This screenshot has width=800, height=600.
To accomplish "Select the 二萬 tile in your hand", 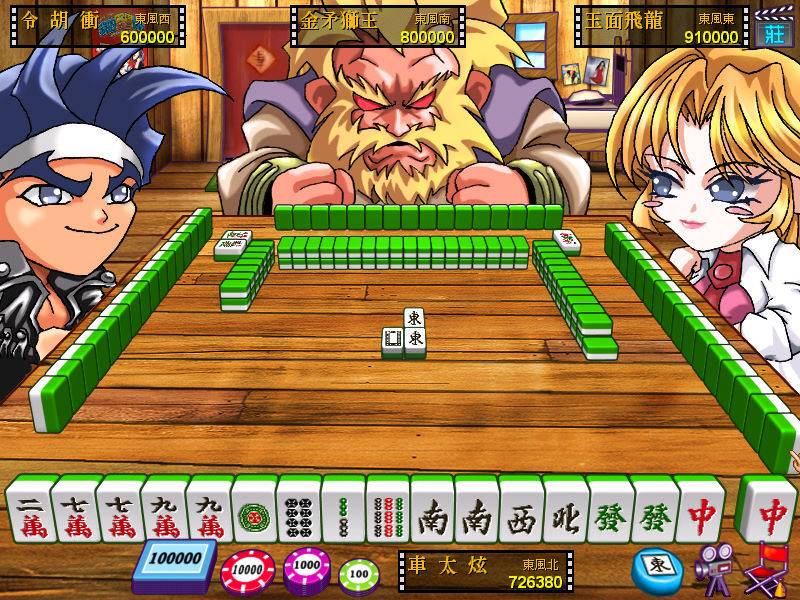I will [x=28, y=511].
